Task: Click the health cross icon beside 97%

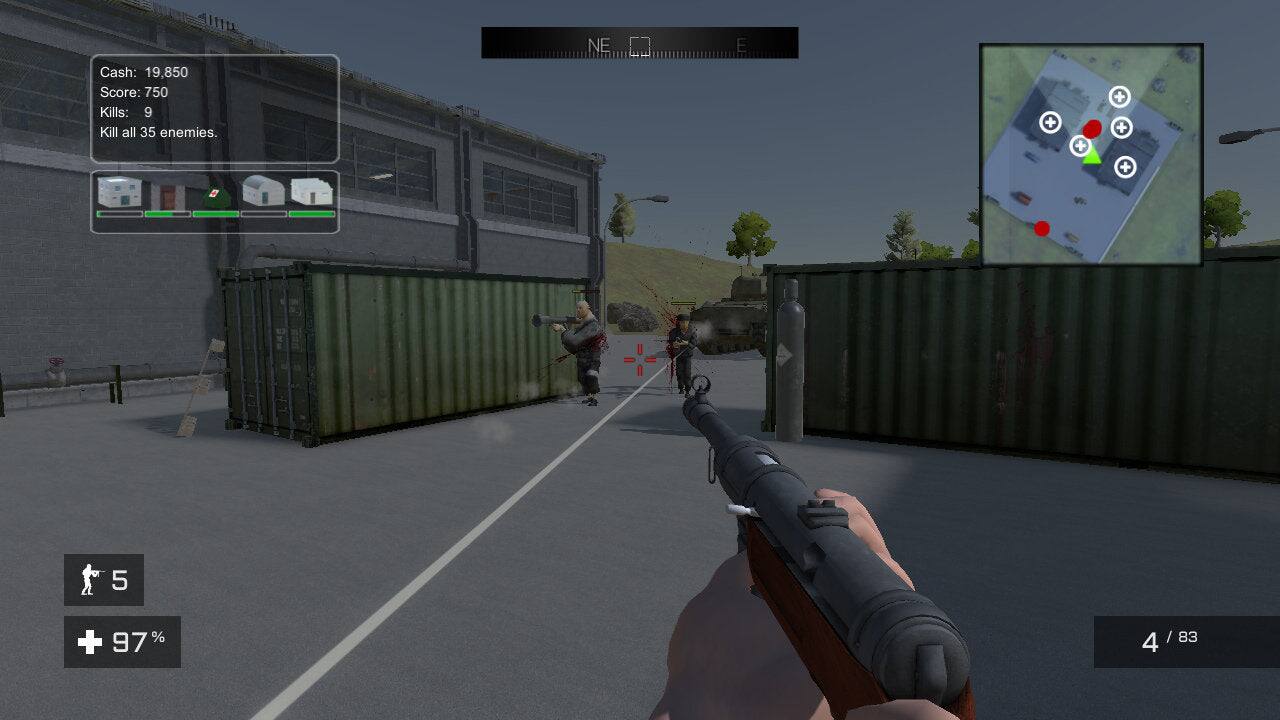Action: (93, 642)
